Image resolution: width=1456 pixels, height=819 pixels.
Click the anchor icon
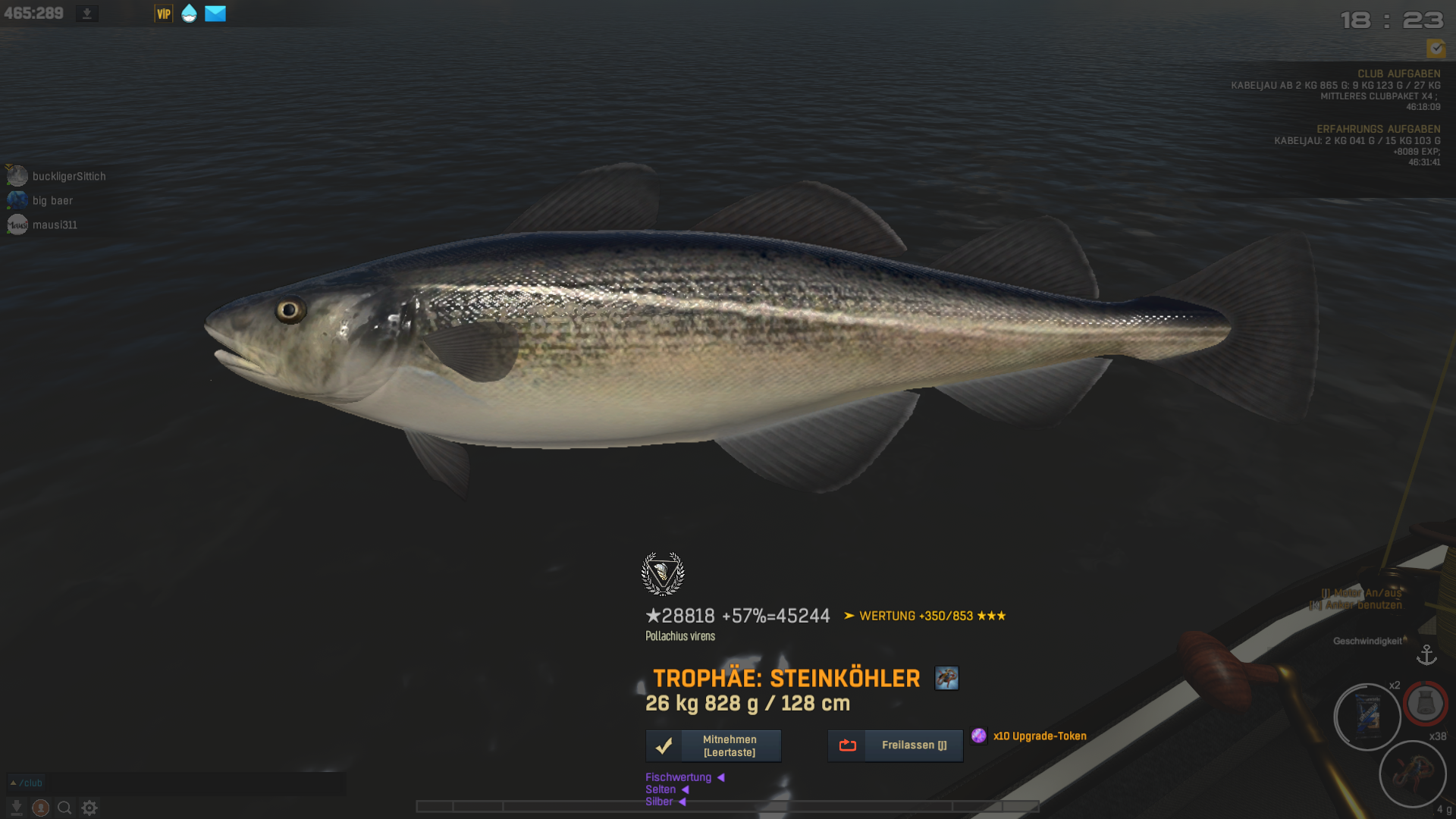[1426, 654]
